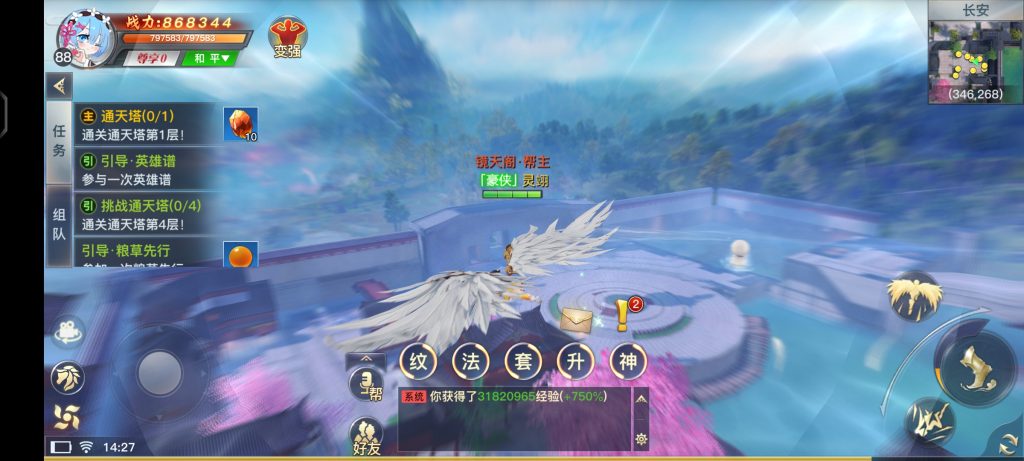
Task: Open the envelope mail notification
Action: point(575,320)
